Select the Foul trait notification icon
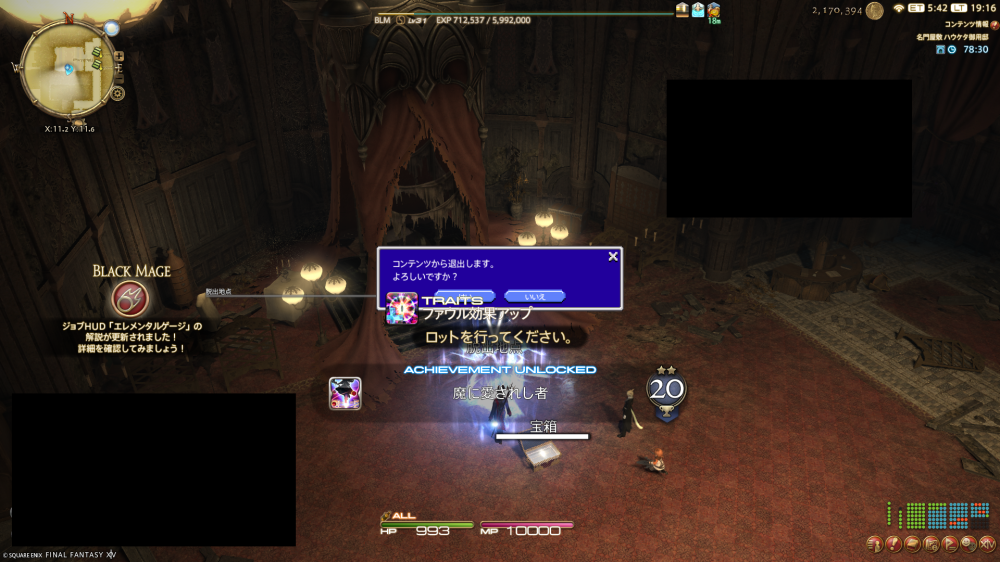 pos(402,308)
